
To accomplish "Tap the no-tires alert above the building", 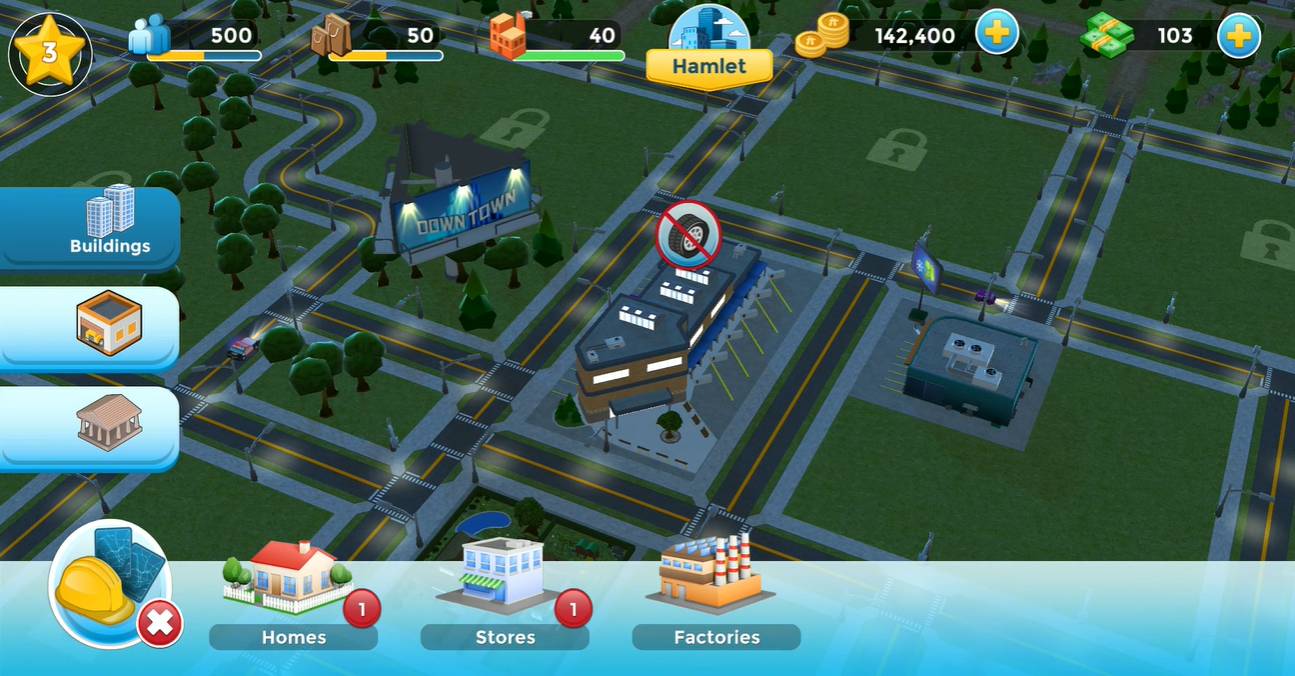I will 689,235.
